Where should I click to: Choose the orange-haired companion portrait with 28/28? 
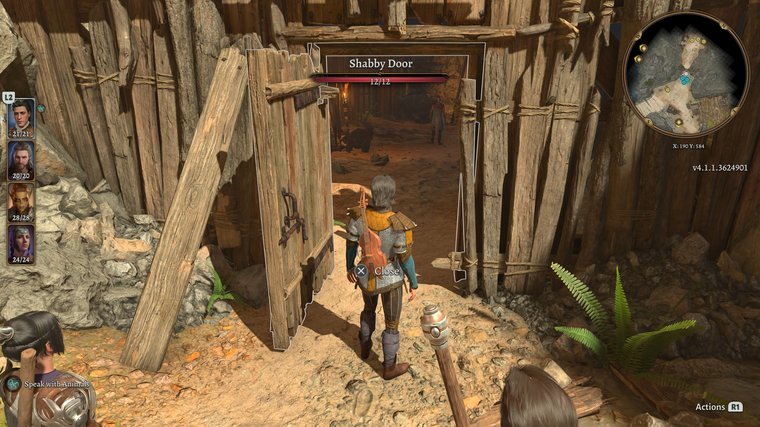click(21, 199)
